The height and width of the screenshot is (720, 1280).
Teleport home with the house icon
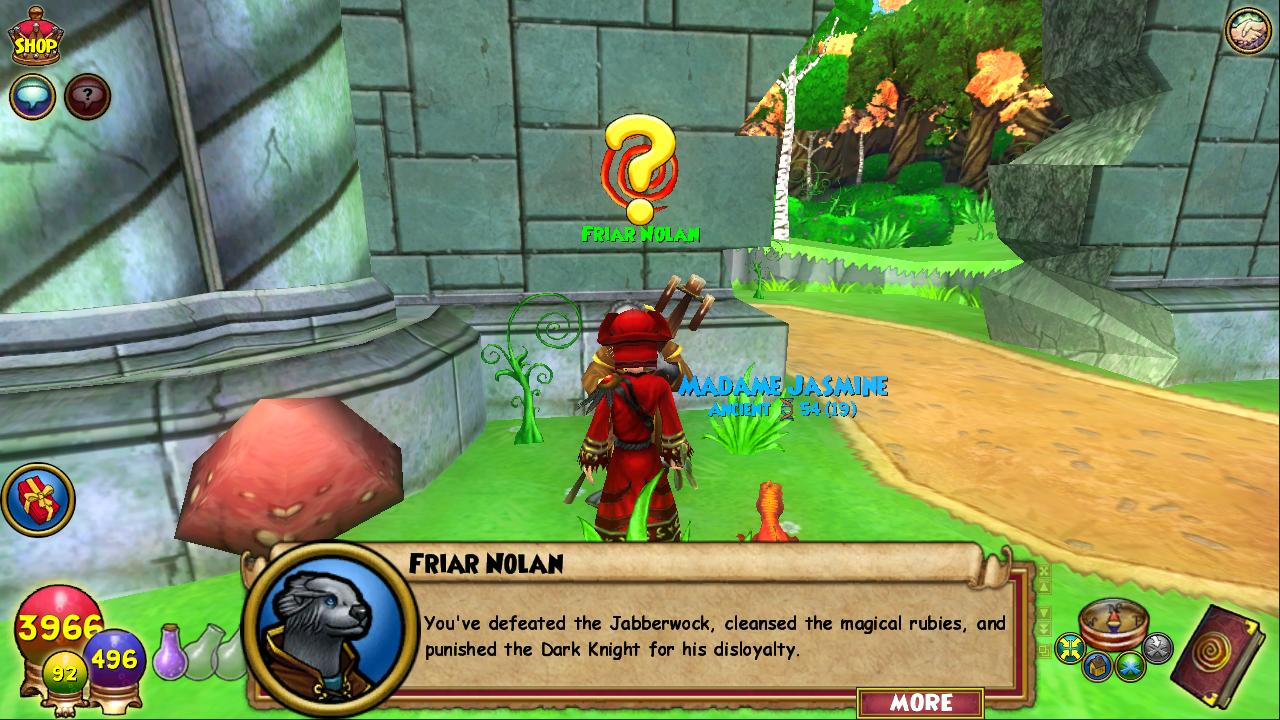coord(1098,666)
